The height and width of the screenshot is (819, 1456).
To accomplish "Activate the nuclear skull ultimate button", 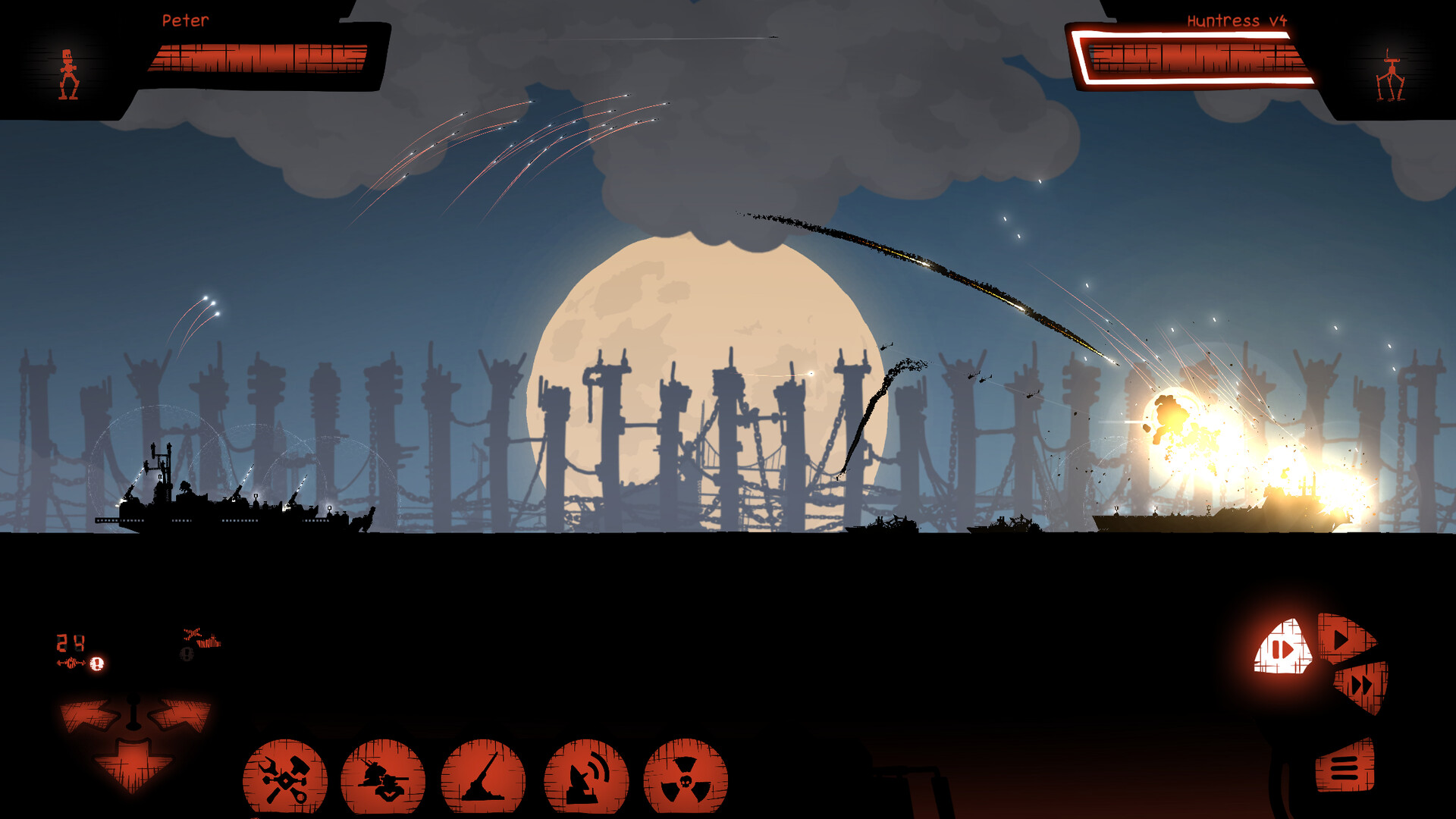I will click(686, 778).
